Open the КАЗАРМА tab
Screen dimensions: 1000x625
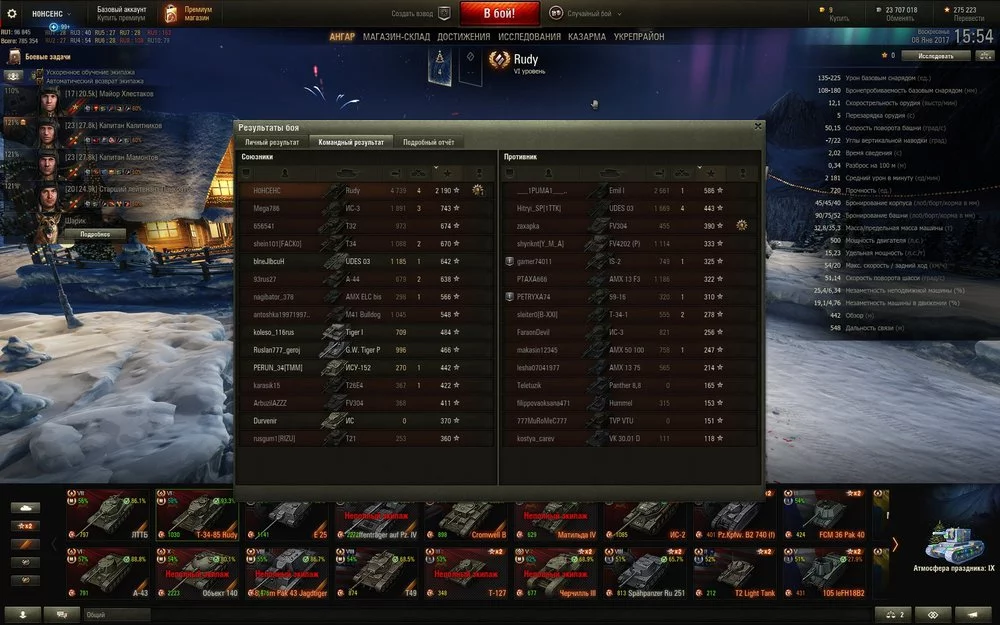pos(587,37)
